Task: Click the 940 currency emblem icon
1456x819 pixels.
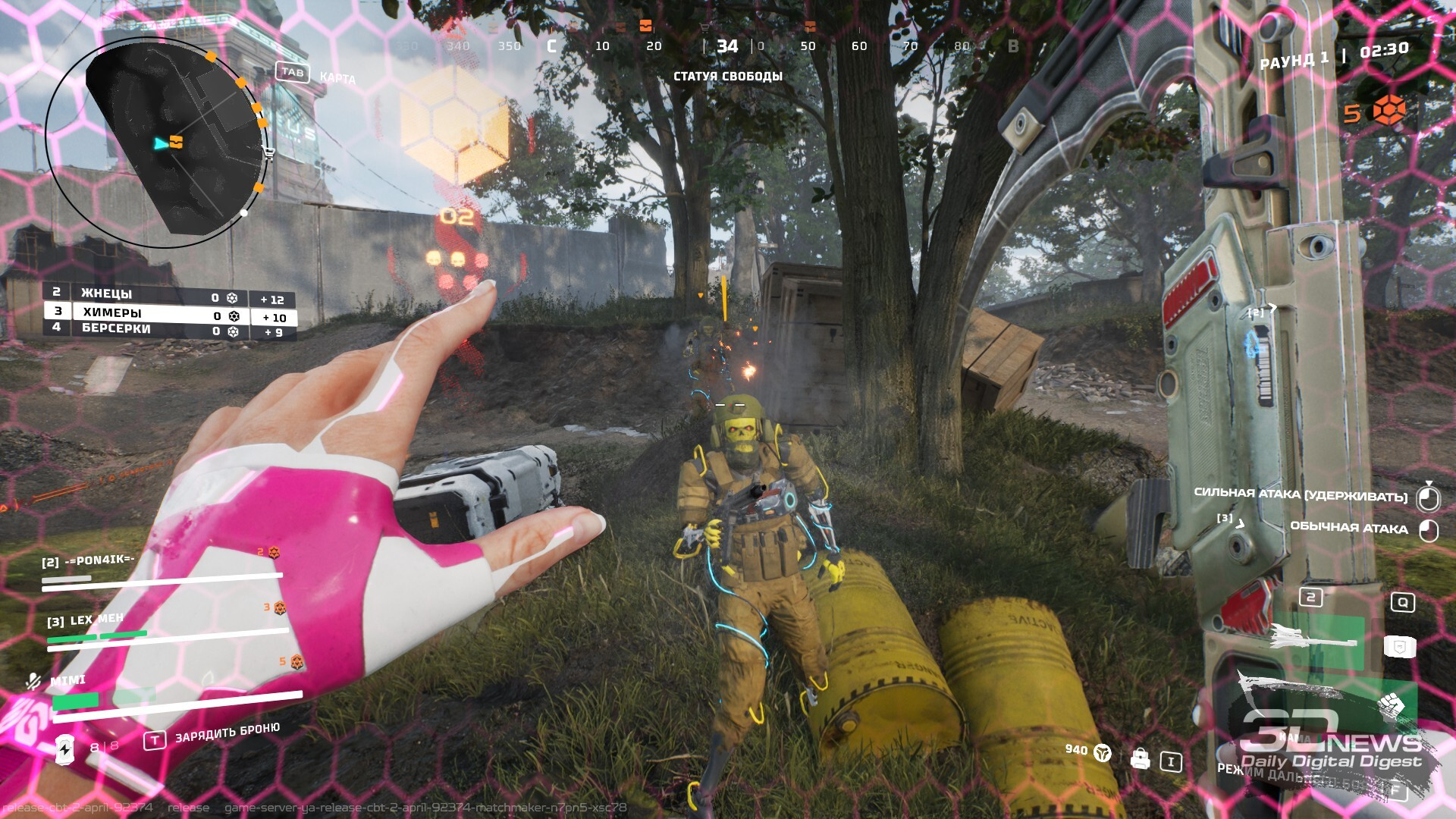Action: coord(1103,752)
